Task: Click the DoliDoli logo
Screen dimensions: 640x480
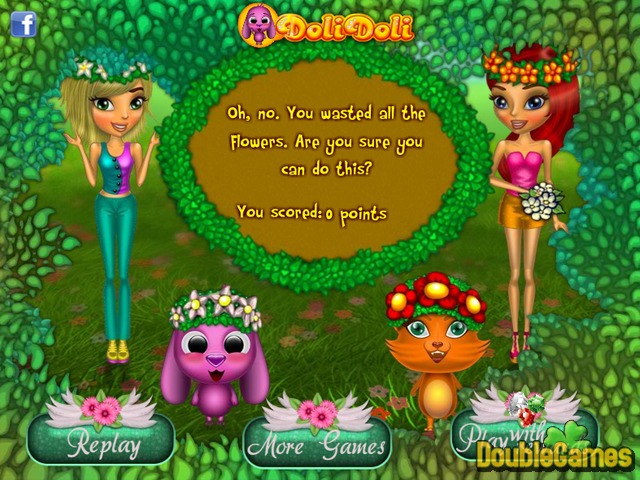Action: coord(325,24)
